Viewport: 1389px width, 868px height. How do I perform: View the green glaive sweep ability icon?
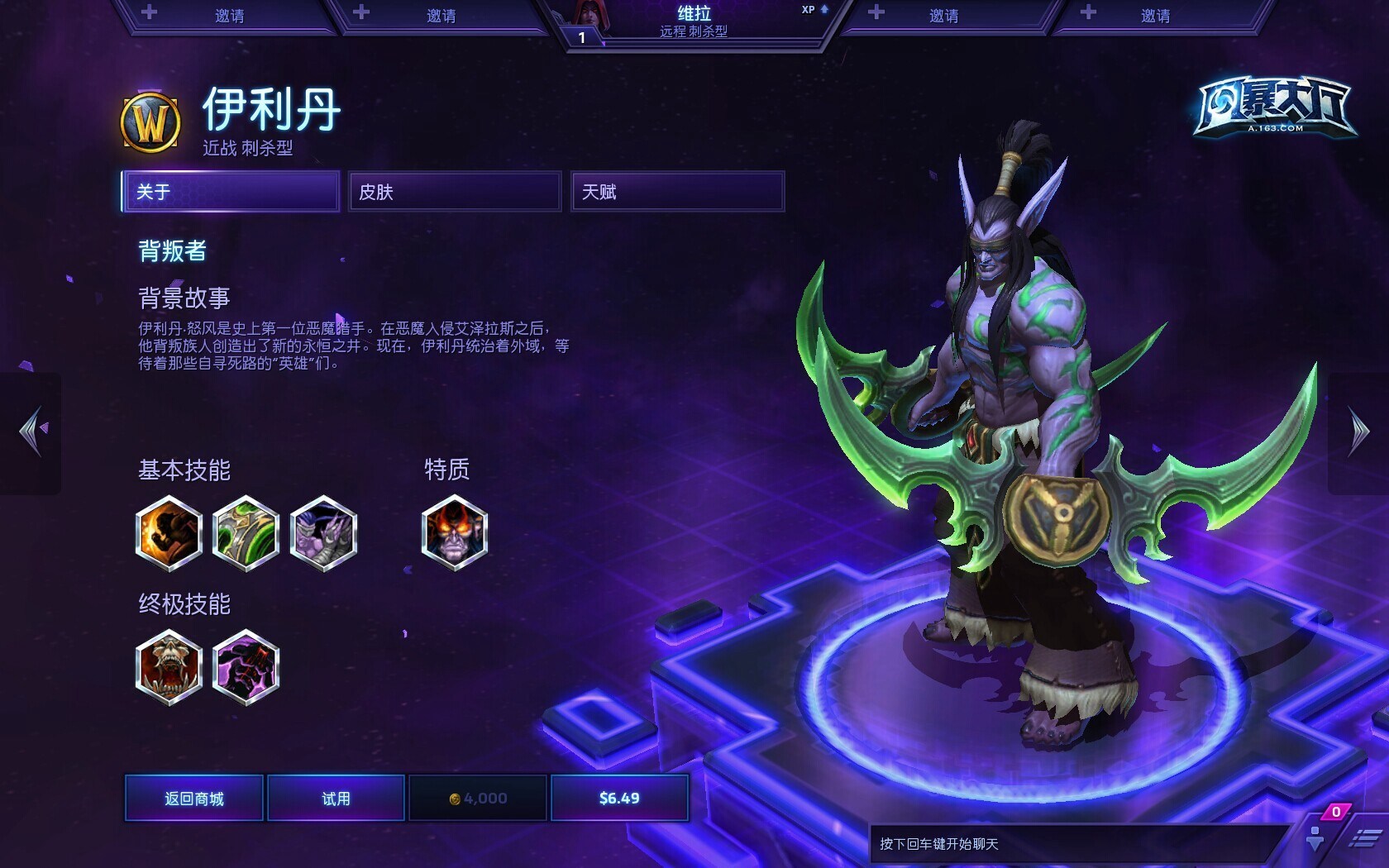click(246, 533)
